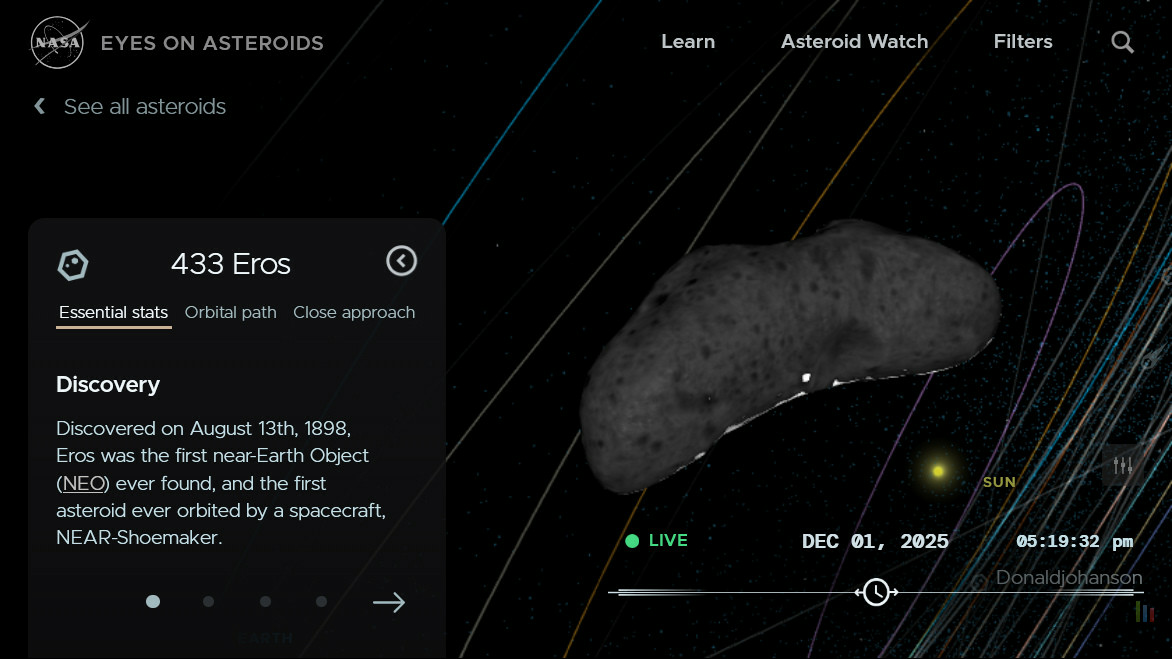This screenshot has width=1172, height=659.
Task: Click the NASA logo
Action: point(56,43)
